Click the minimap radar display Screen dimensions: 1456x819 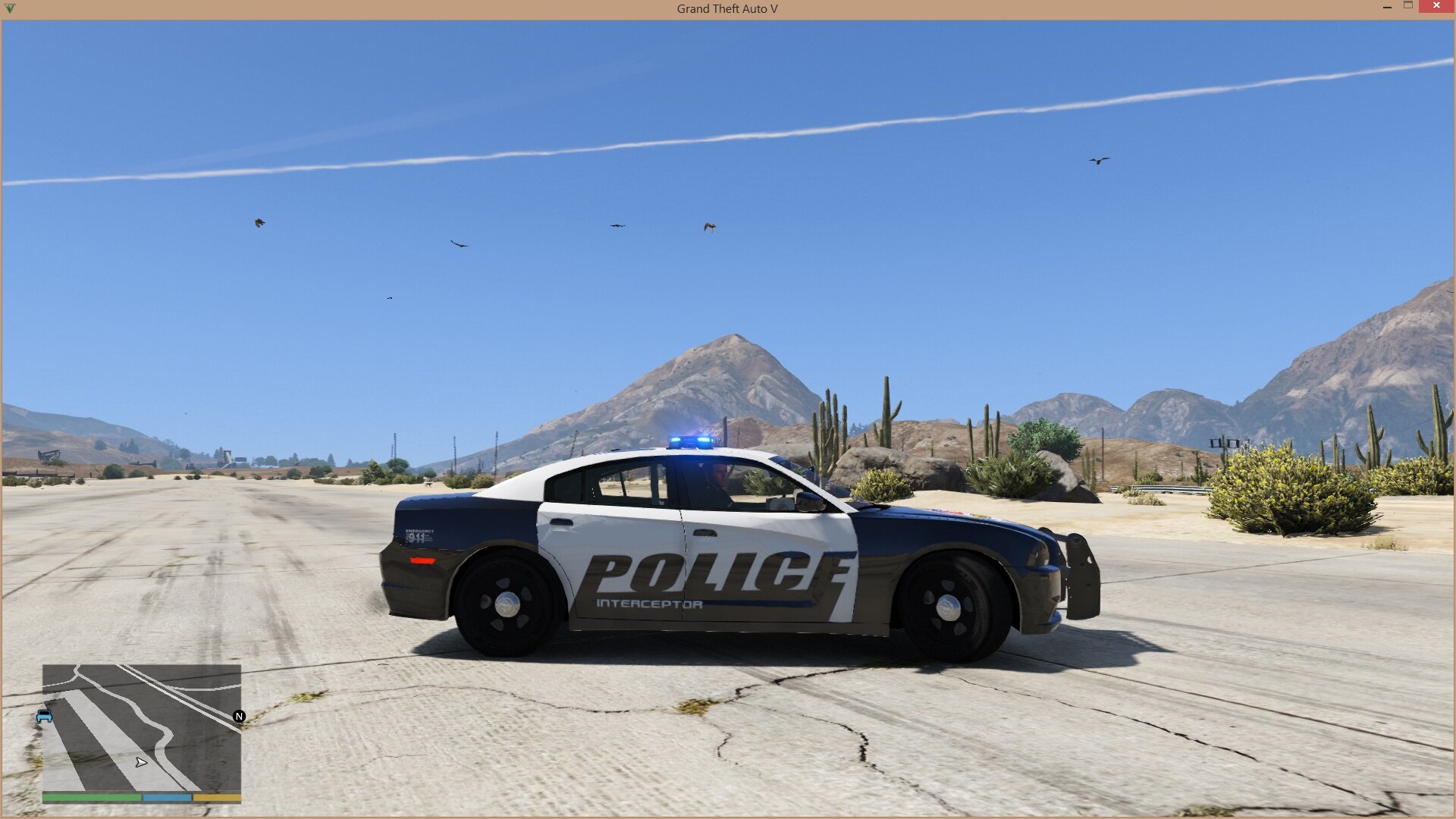(x=142, y=728)
